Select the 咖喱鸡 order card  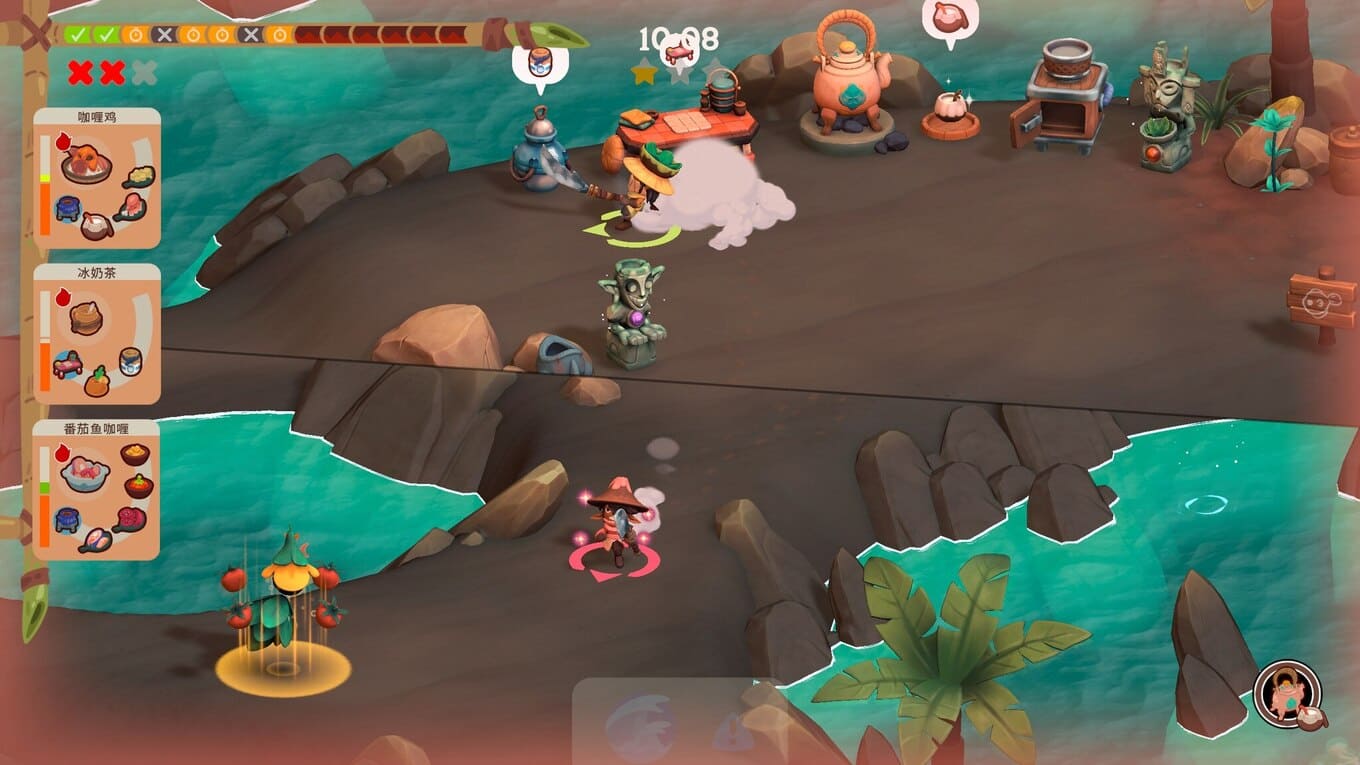[x=97, y=178]
